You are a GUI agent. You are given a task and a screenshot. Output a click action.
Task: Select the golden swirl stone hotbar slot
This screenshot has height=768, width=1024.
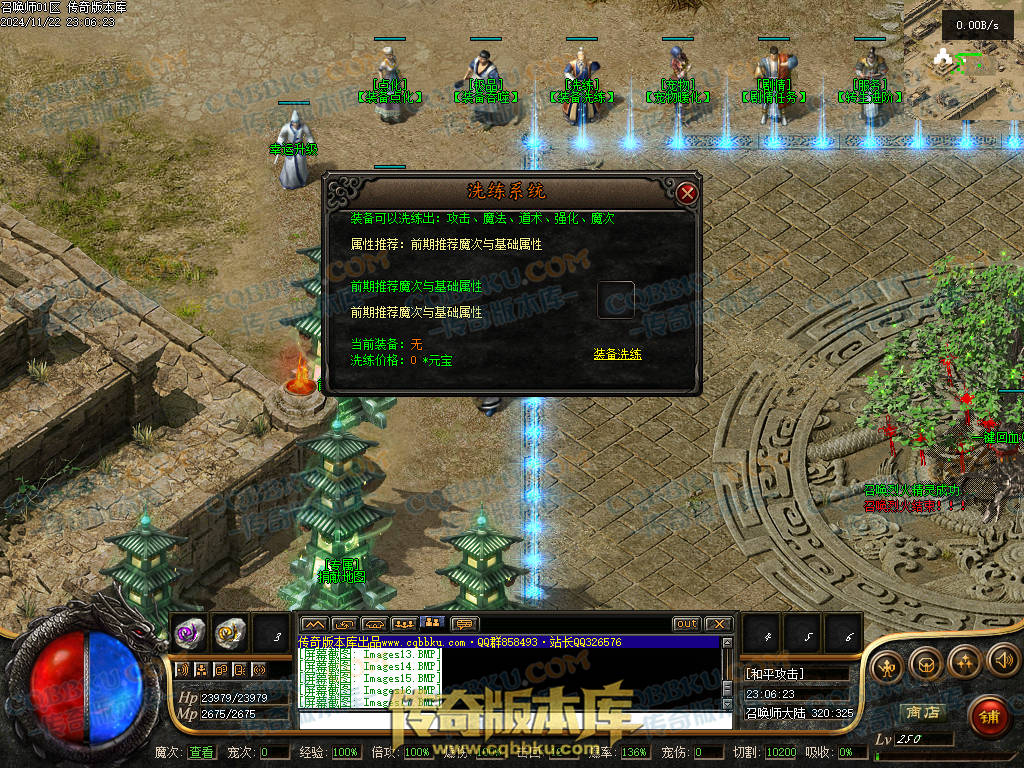click(230, 632)
